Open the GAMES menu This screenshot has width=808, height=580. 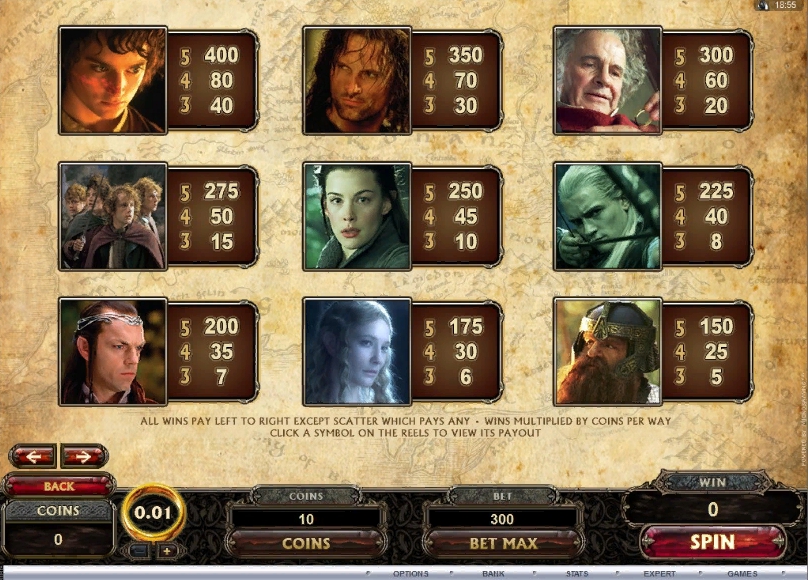[742, 574]
